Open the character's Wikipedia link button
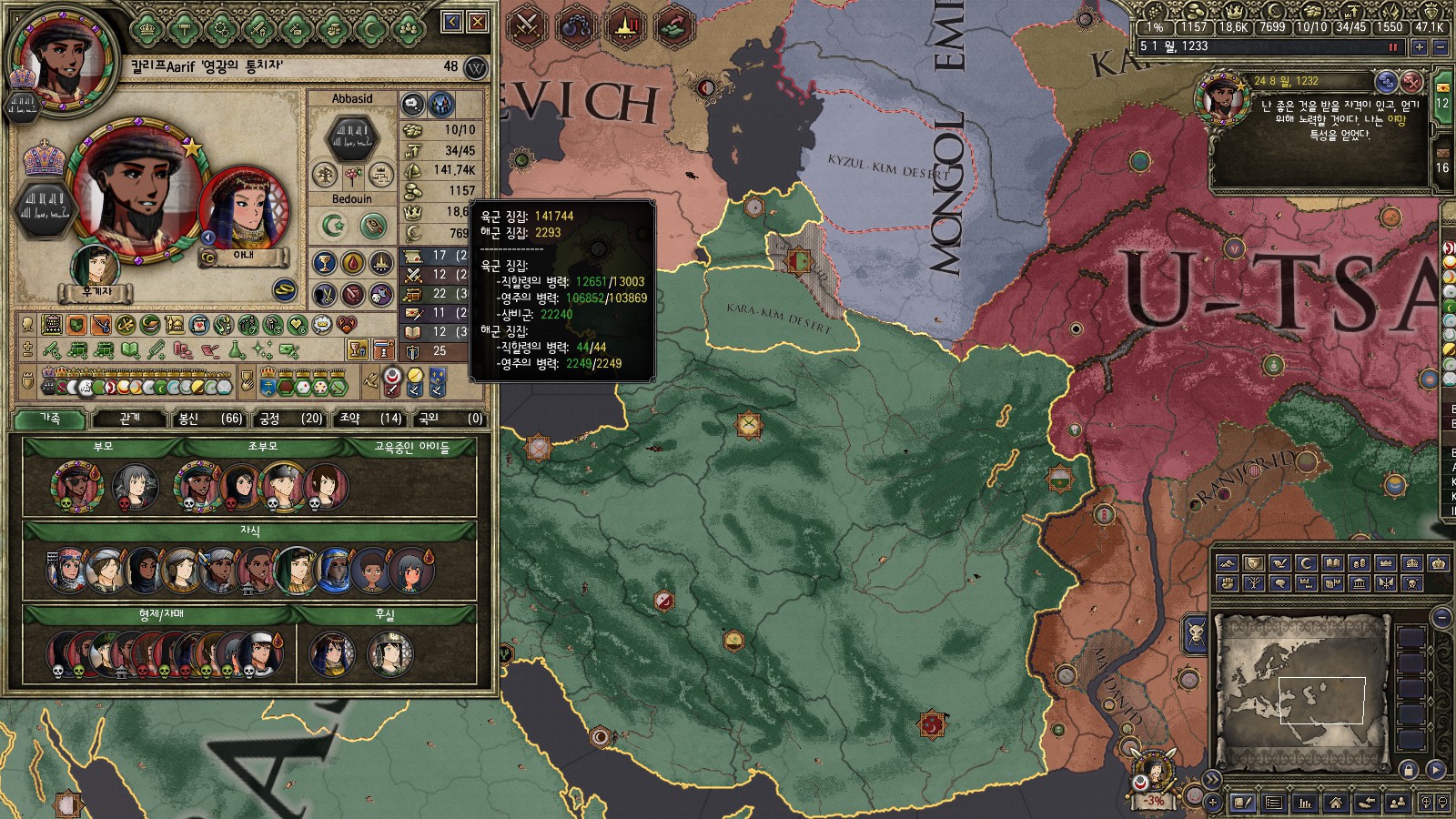 pyautogui.click(x=475, y=67)
